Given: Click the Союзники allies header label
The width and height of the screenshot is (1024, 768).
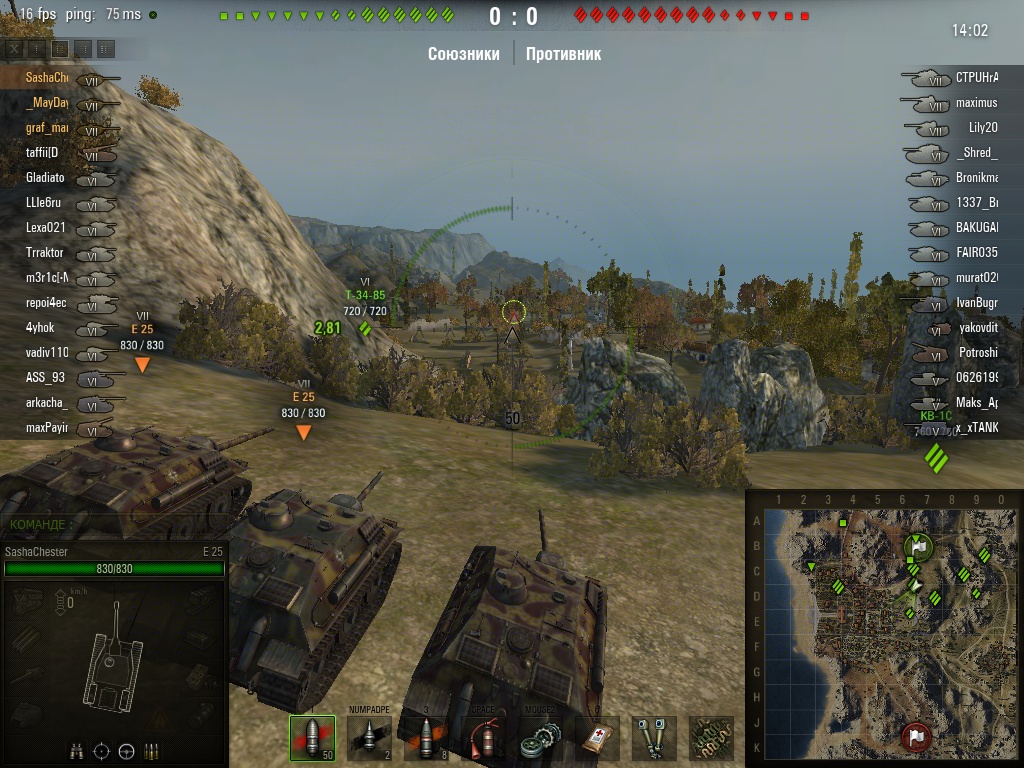Looking at the screenshot, I should tap(463, 54).
